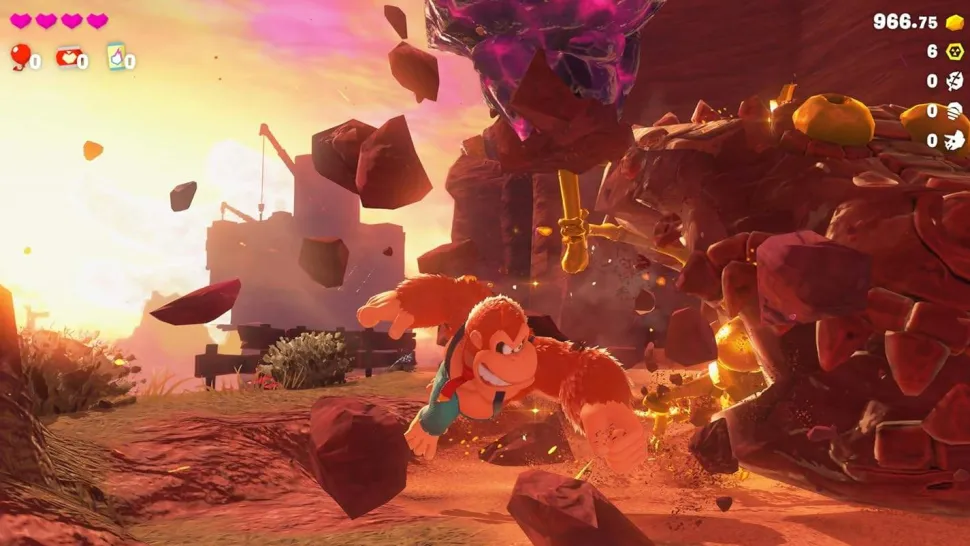Viewport: 970px width, 546px height.
Task: Select the leaf-shaped fossil icon
Action: (955, 81)
